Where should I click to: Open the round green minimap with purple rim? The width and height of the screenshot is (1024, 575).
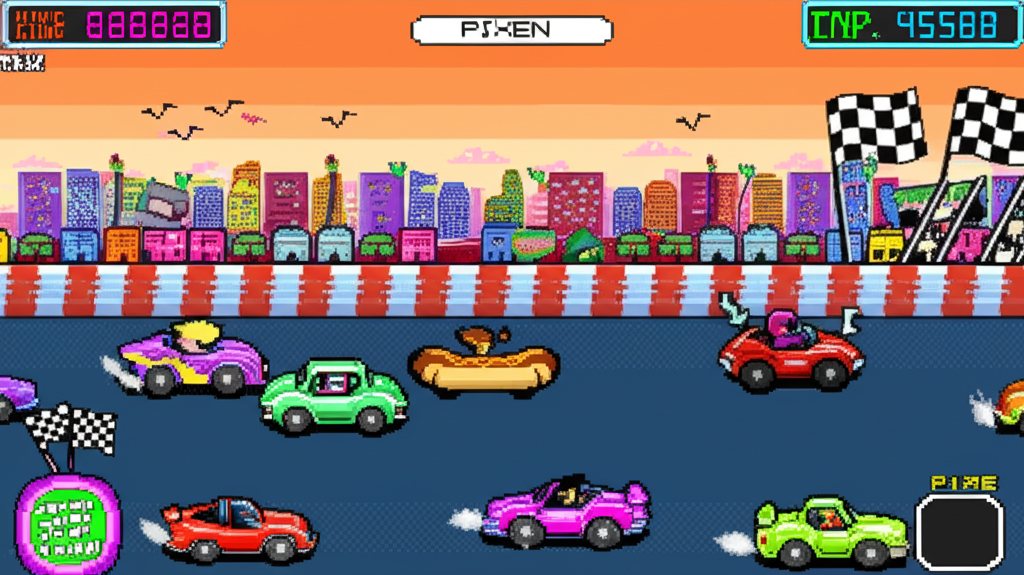pos(67,524)
